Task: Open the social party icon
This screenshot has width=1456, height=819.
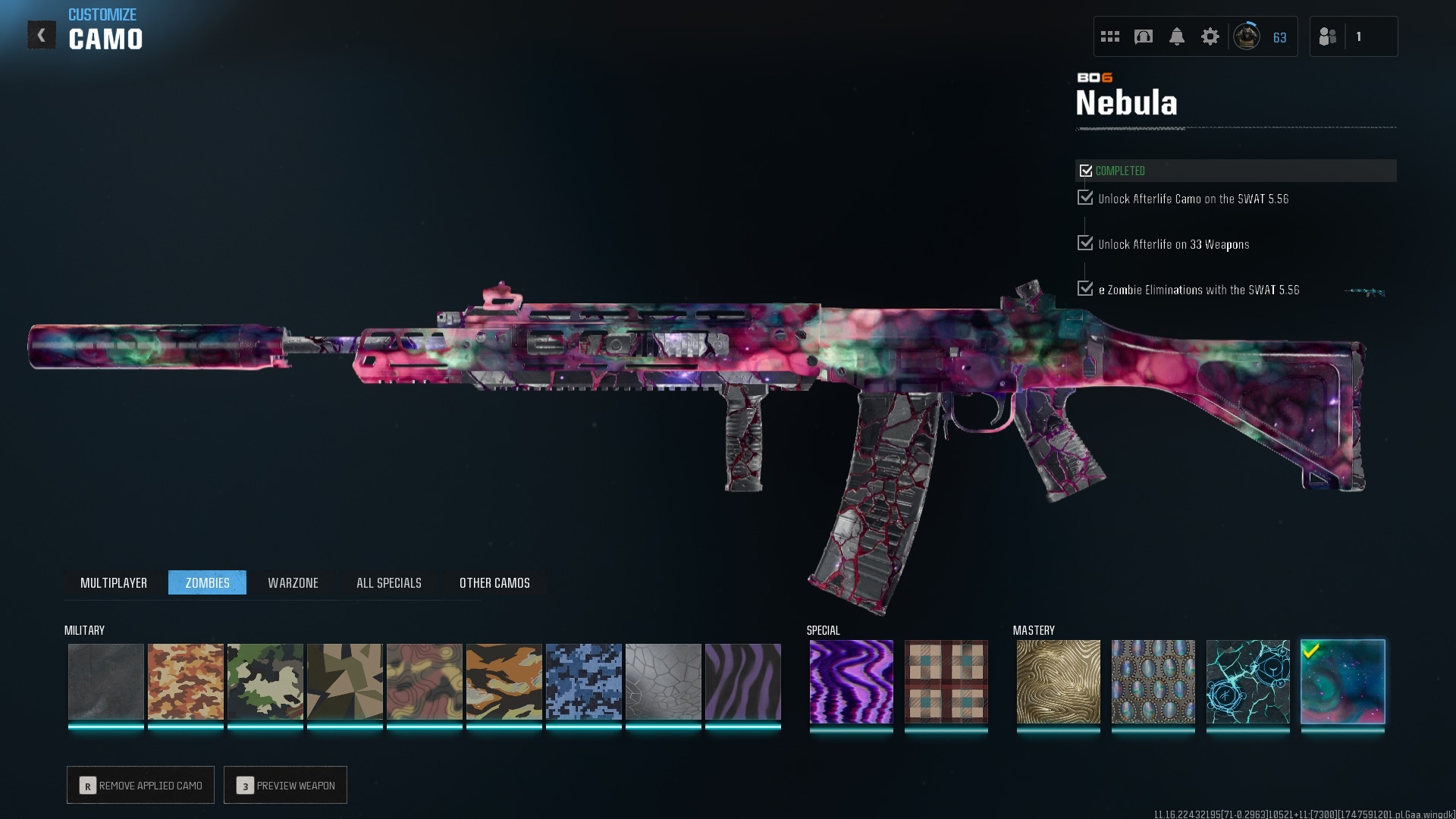Action: [x=1328, y=36]
